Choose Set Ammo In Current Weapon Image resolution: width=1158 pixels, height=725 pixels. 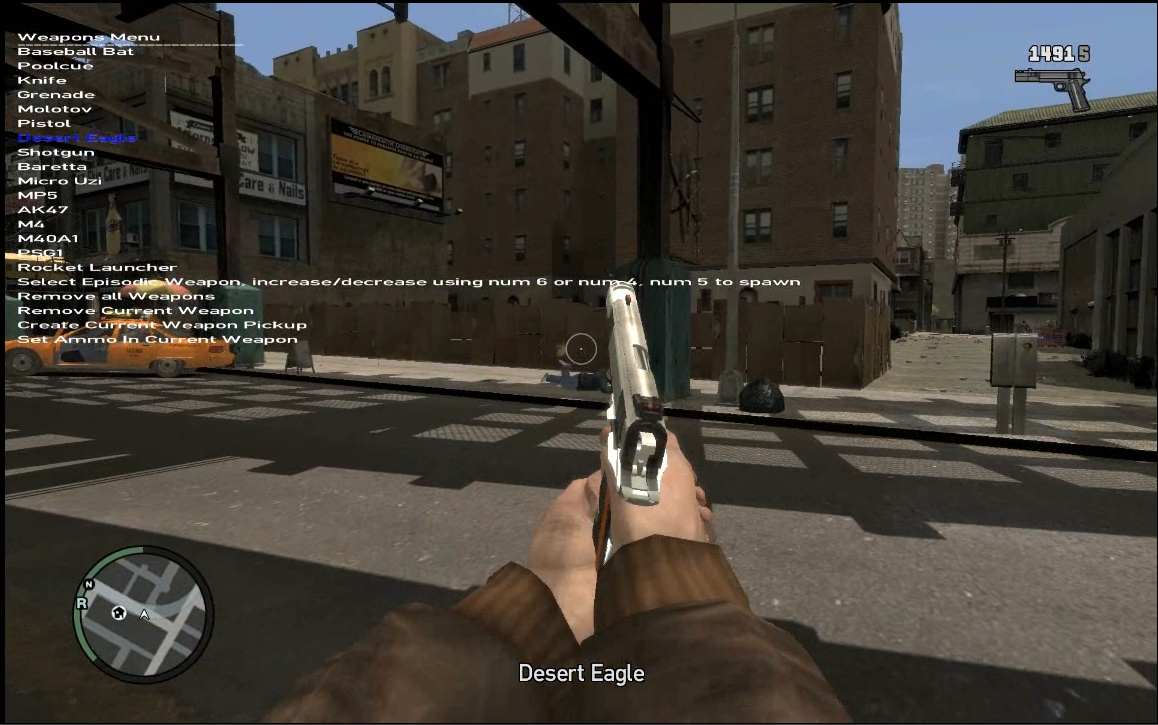(157, 340)
